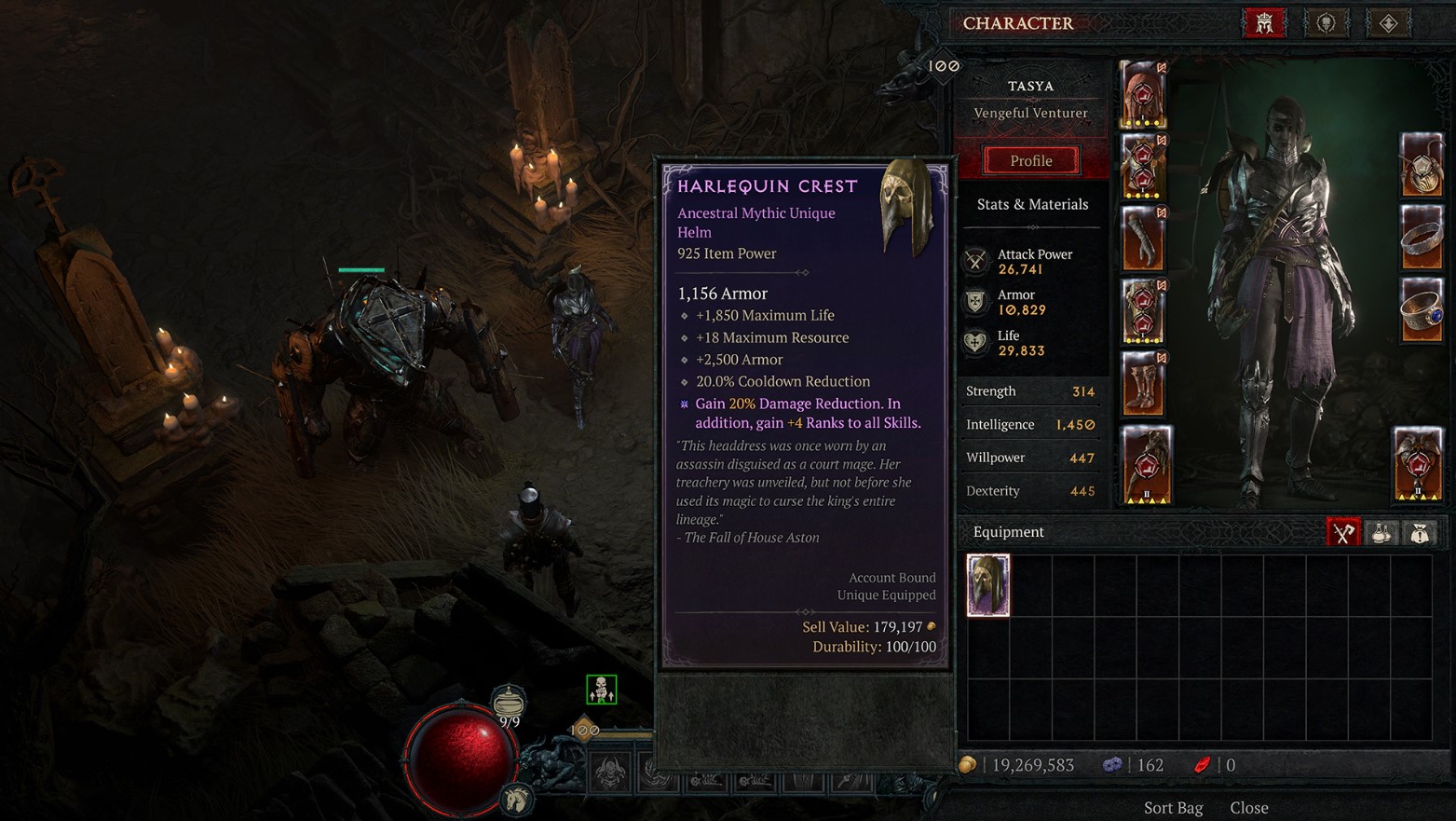Viewport: 1456px width, 821px height.
Task: Select the blue-gem ring slot
Action: click(1422, 310)
